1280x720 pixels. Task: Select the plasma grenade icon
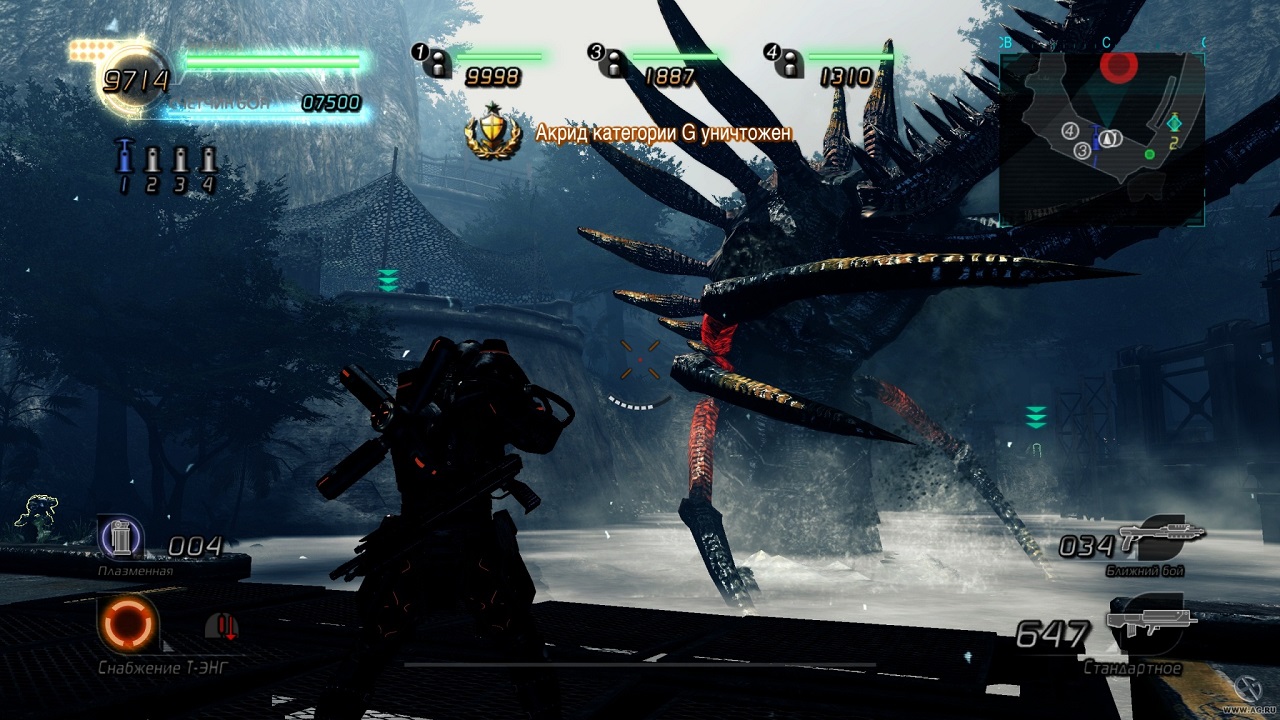pos(121,540)
